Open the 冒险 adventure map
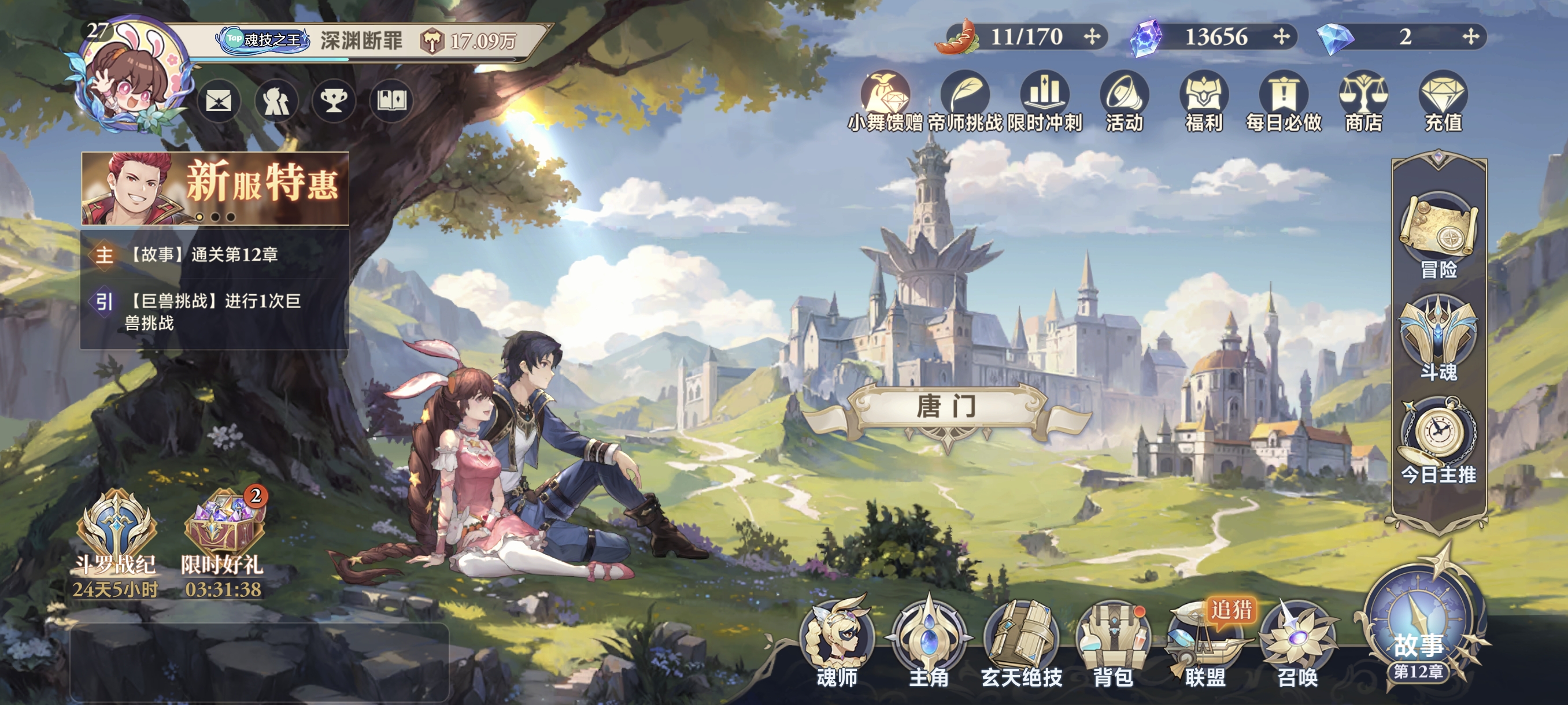Screen dimensions: 1568x705 [x=1438, y=234]
